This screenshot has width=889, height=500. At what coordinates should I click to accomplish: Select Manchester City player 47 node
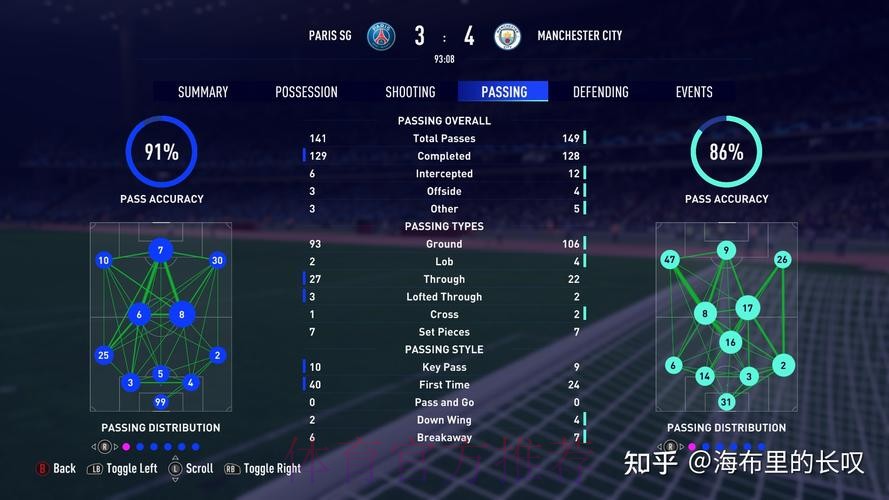point(670,260)
